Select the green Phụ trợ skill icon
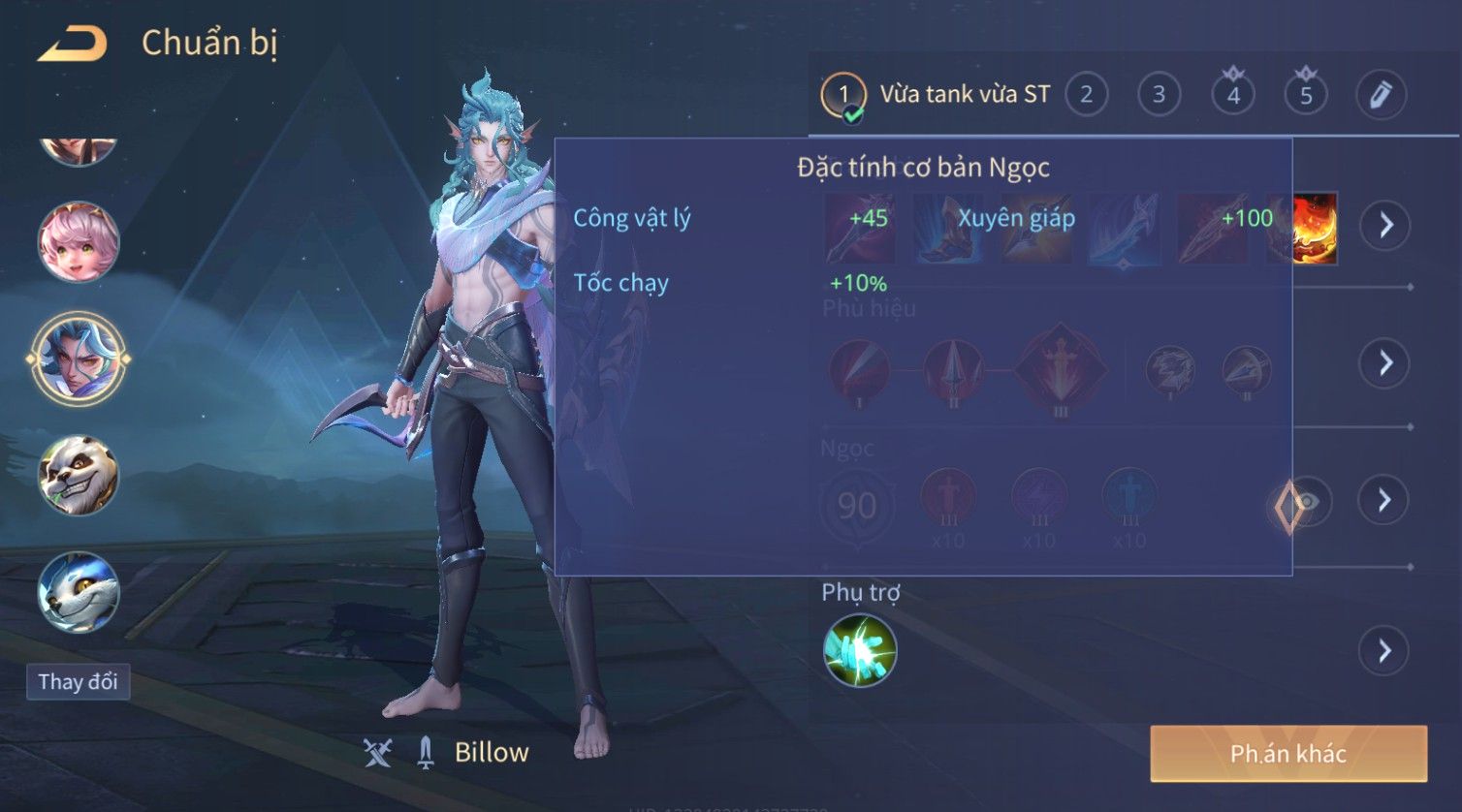1462x812 pixels. (860, 650)
